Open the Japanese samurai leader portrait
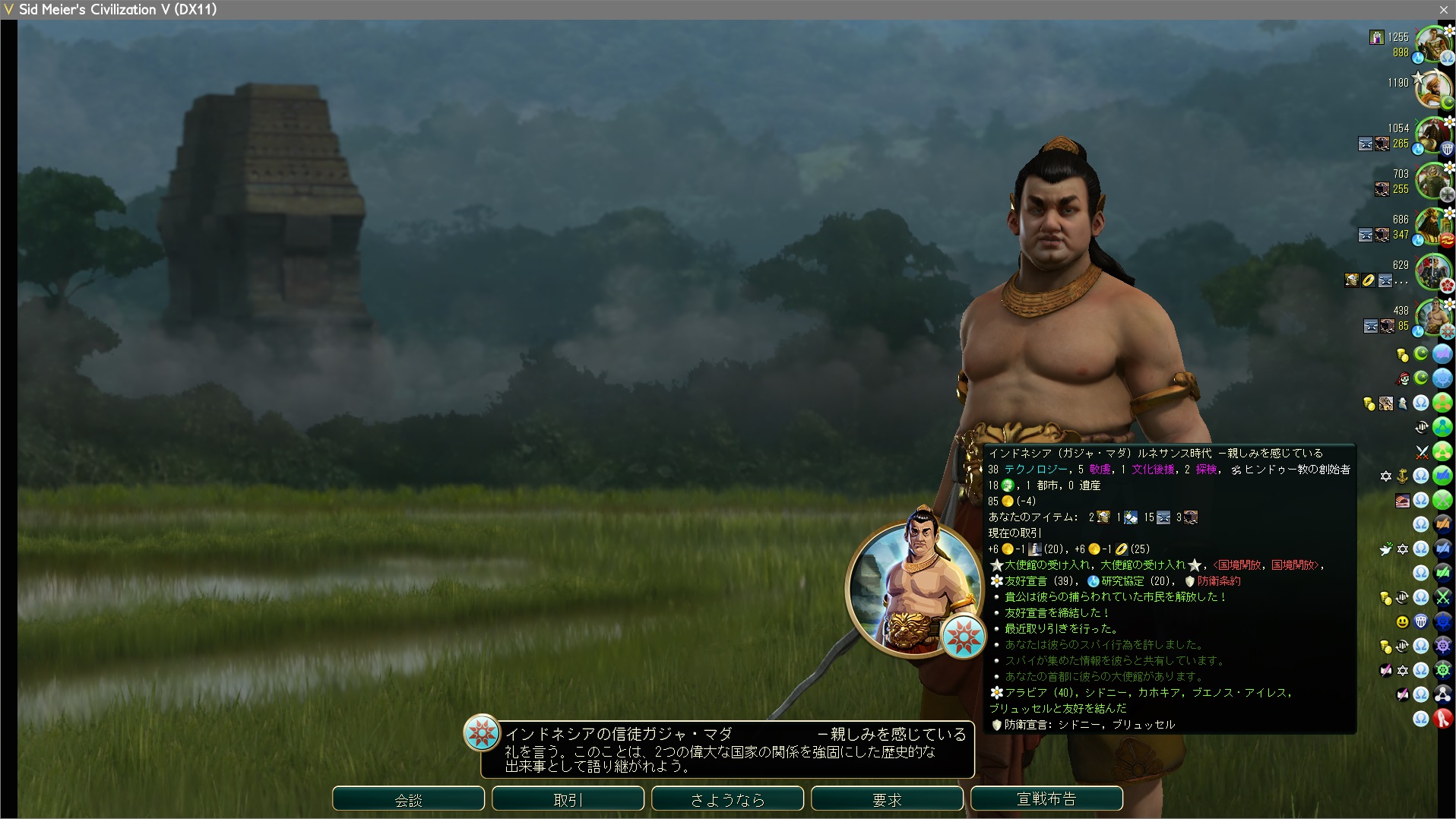 coord(1433,274)
